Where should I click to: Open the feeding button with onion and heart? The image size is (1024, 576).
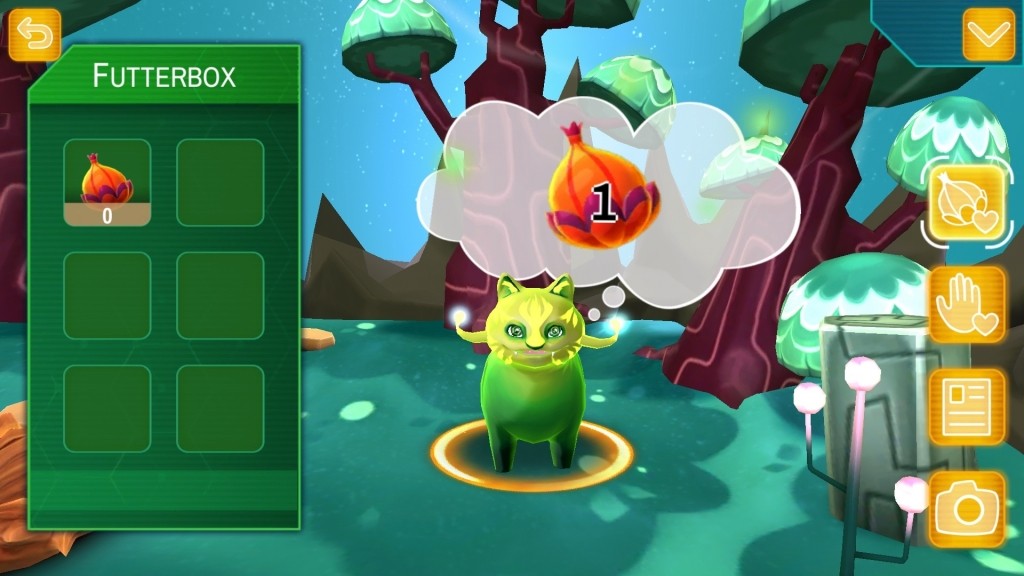[967, 205]
